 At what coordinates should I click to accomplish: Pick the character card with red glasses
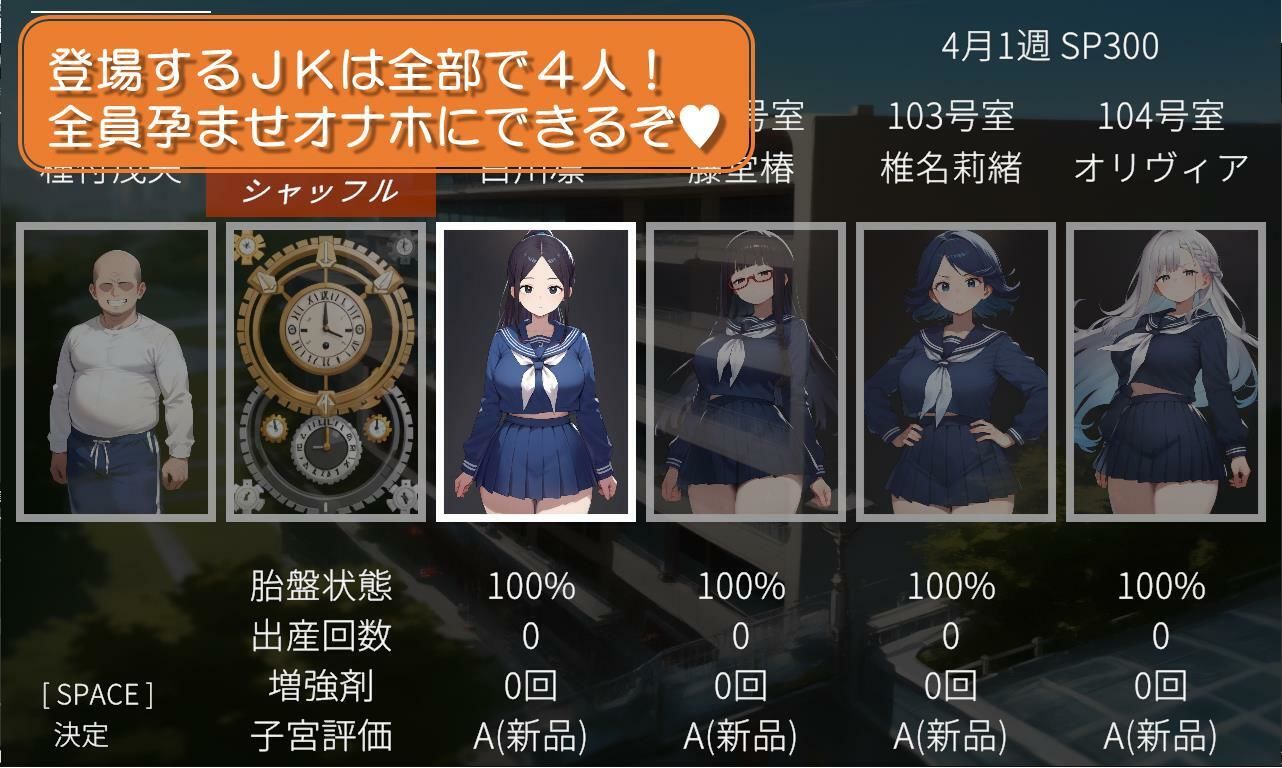point(746,372)
